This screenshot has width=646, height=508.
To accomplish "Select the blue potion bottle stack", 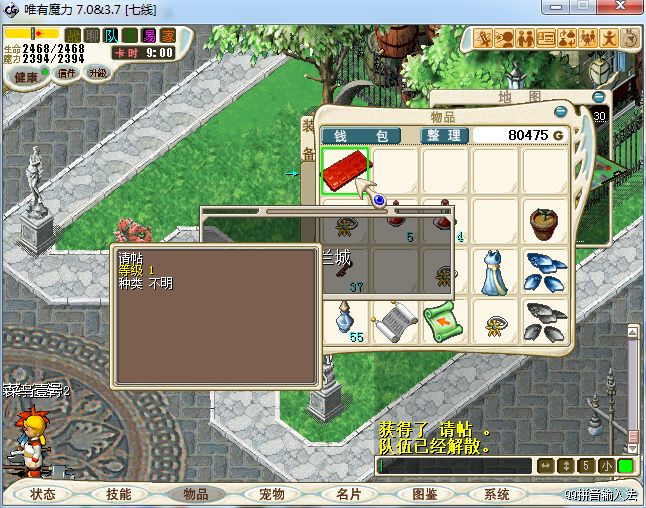I will tap(346, 321).
